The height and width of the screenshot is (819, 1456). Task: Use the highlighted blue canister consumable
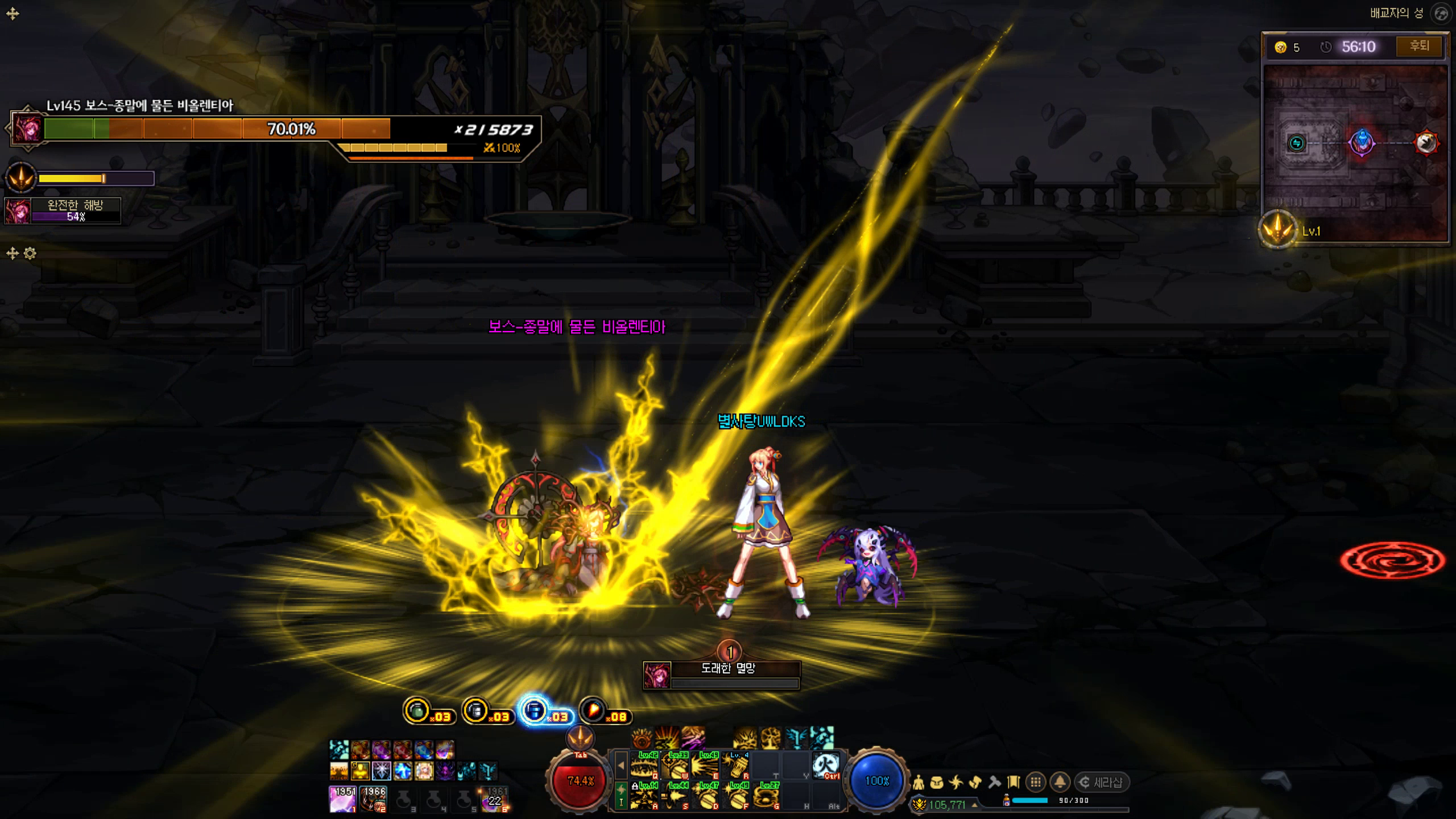[535, 711]
